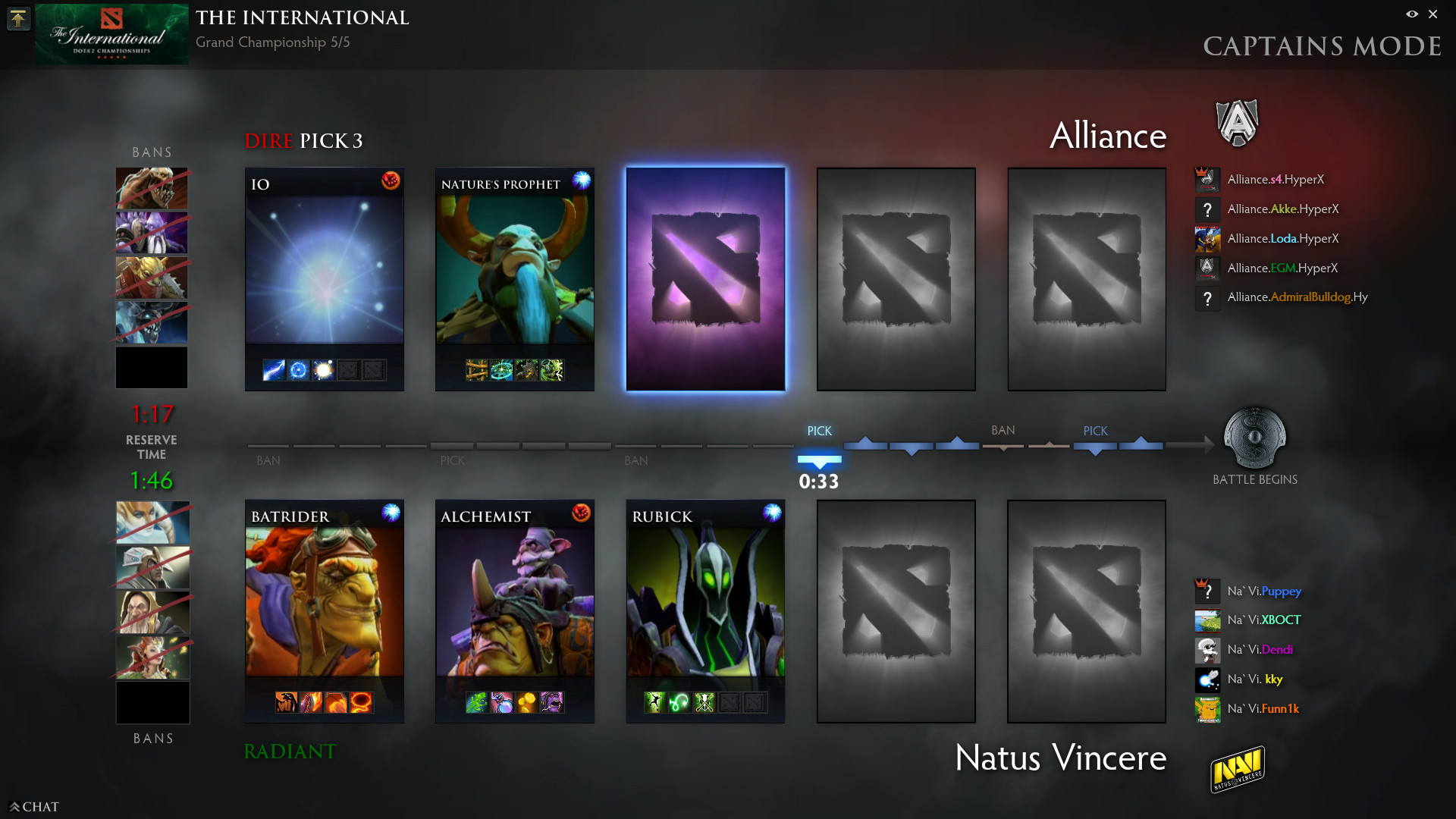The width and height of the screenshot is (1456, 819).
Task: Choose the Alchemist hero card
Action: [514, 610]
